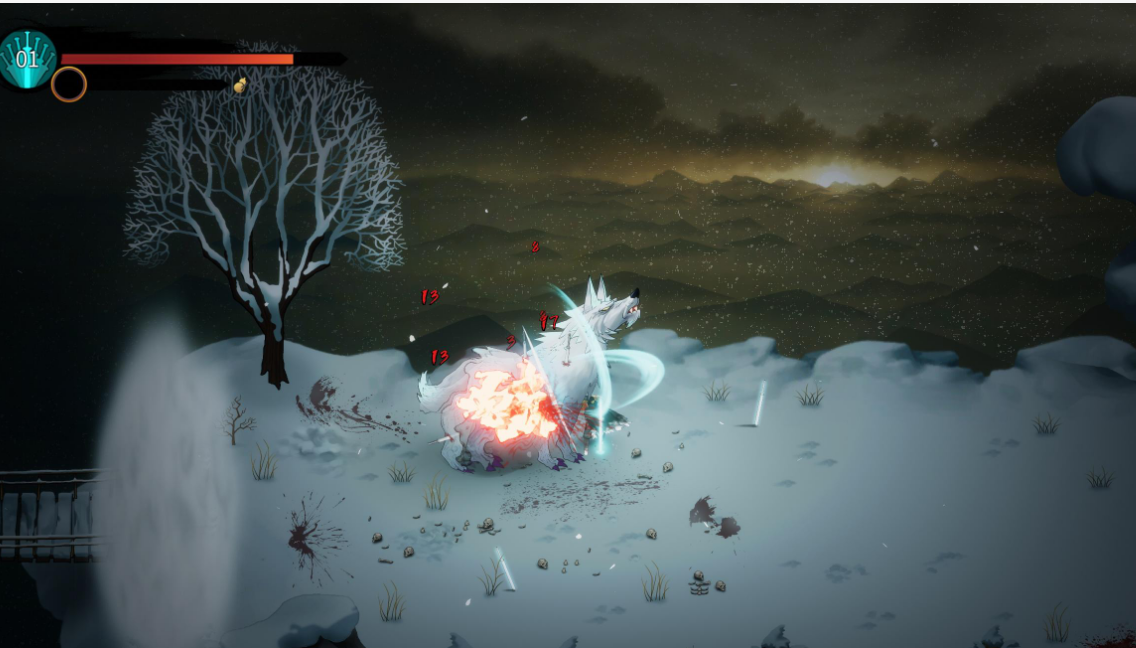The width and height of the screenshot is (1136, 648).
Task: Click the teal sword emblem level badge
Action: [27, 59]
